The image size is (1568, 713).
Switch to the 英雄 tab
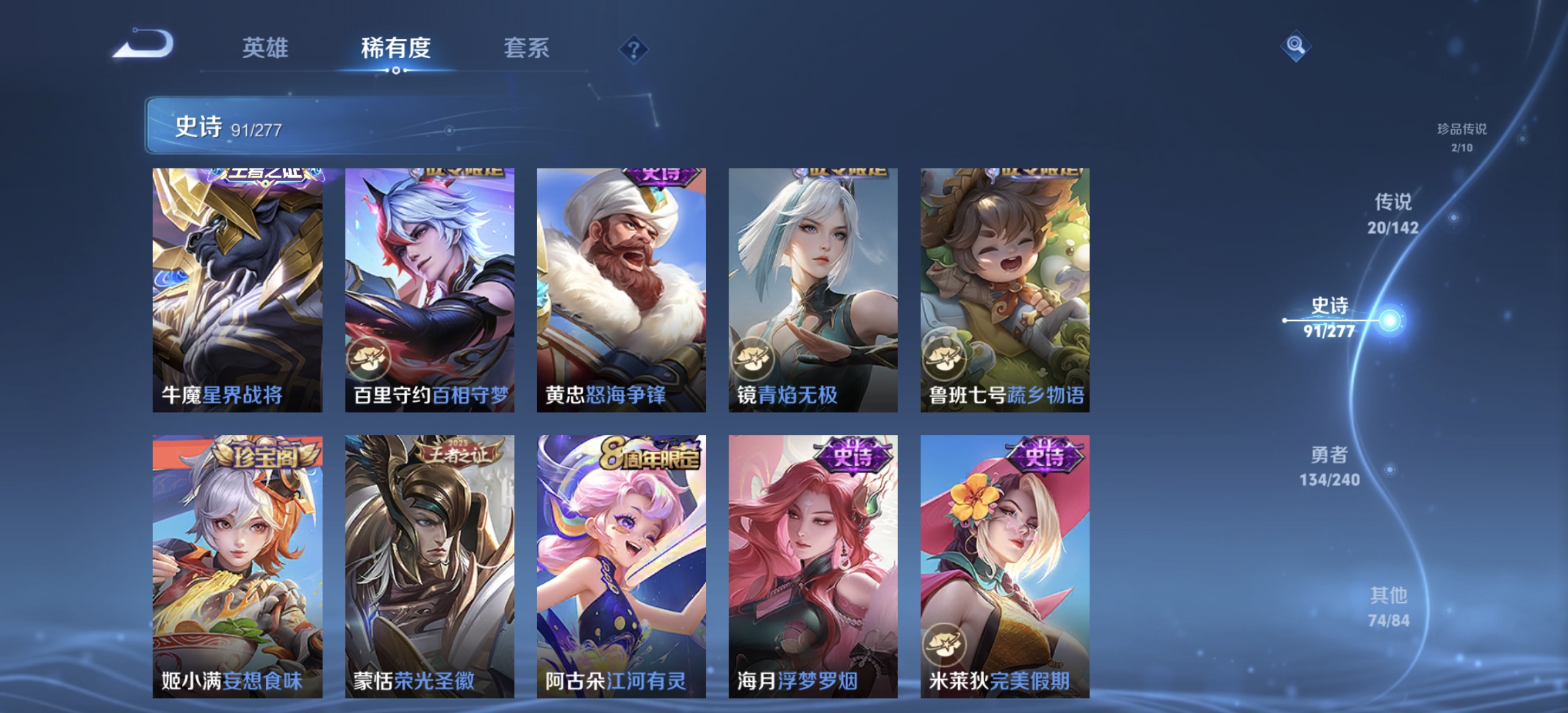pyautogui.click(x=265, y=48)
